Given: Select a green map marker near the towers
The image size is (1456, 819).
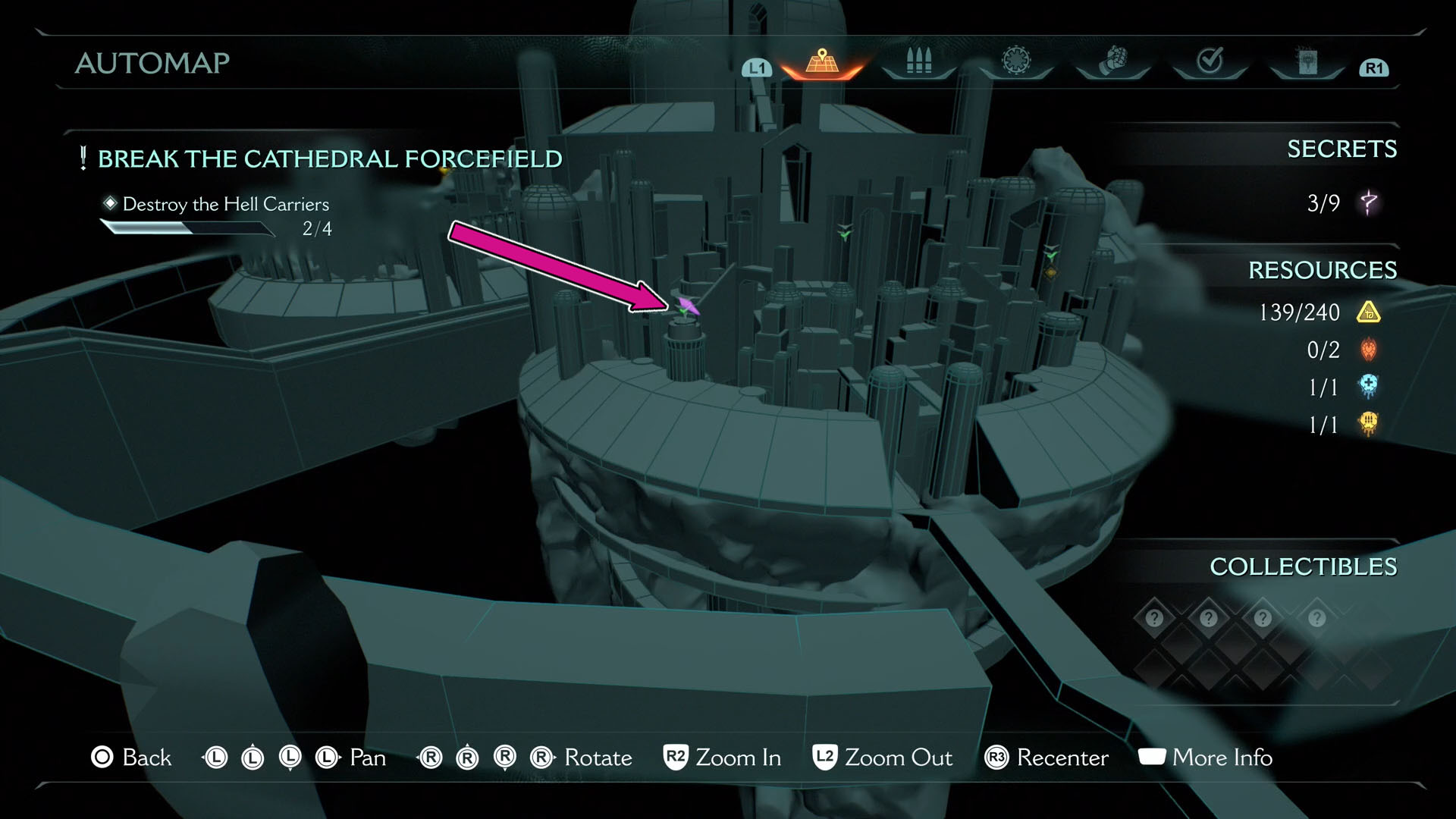Looking at the screenshot, I should tap(844, 234).
